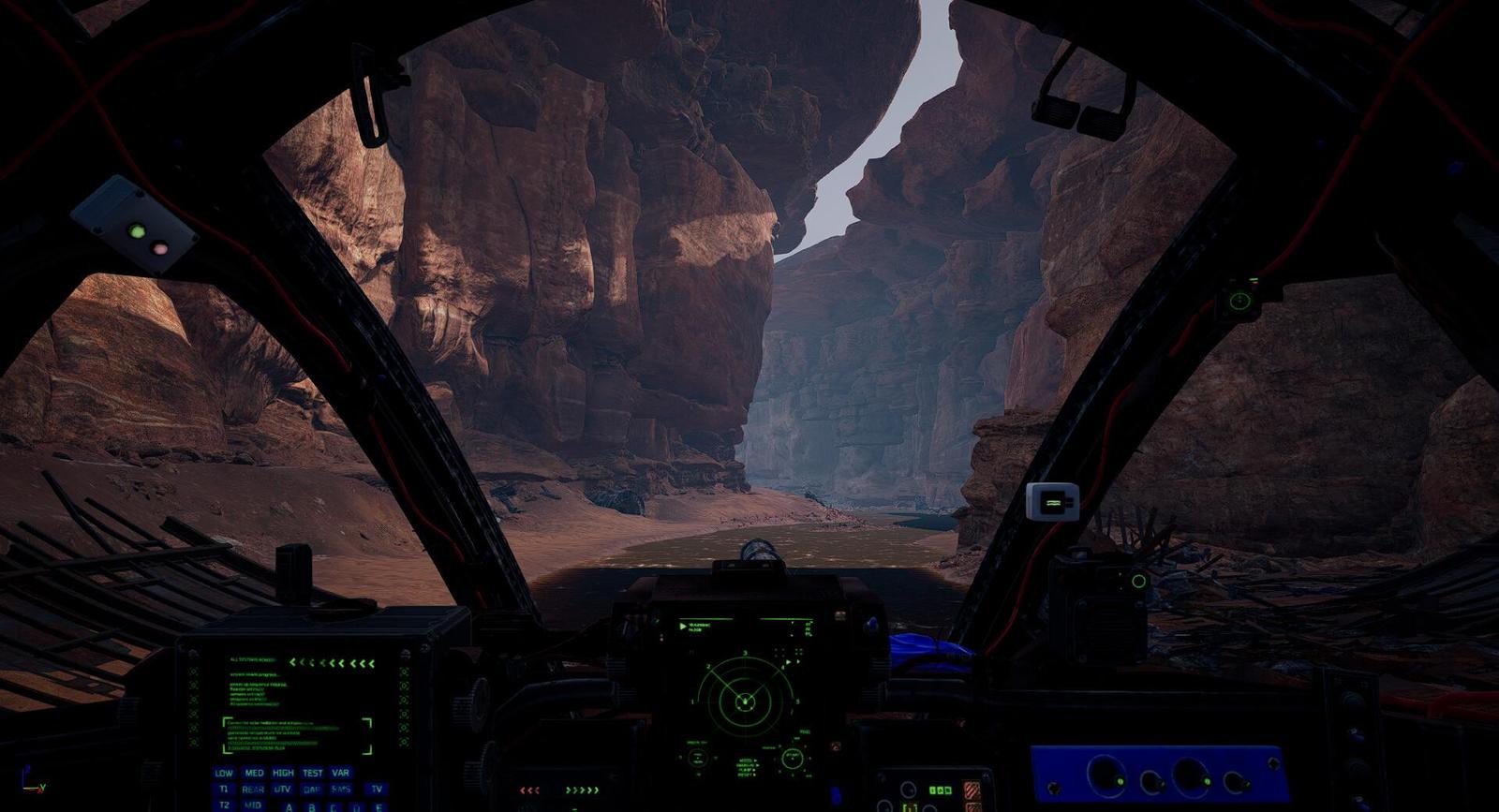1499x812 pixels.
Task: Click the center dot of the radar scope
Action: [744, 702]
